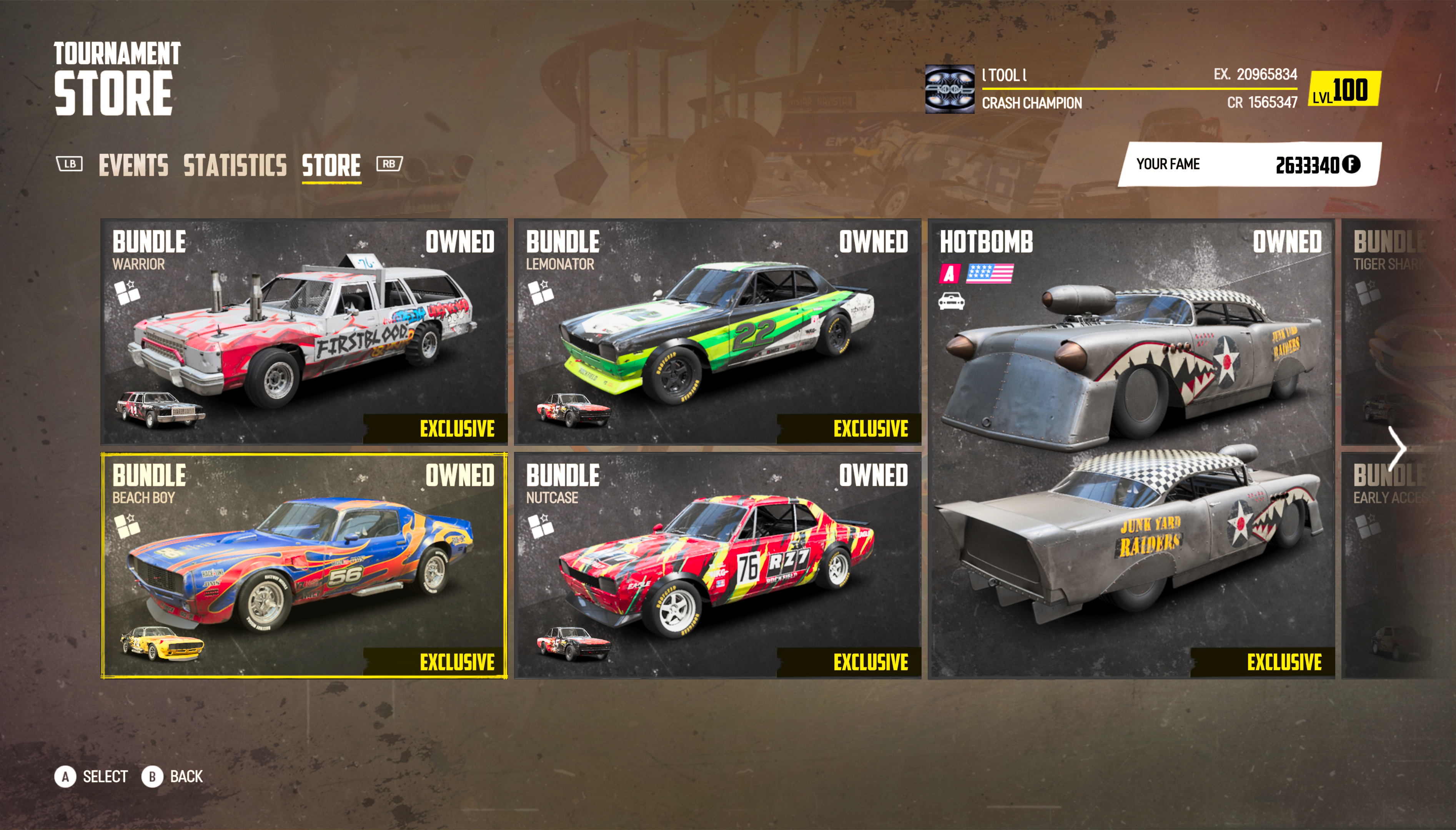Select the Tiger Shark bundle tile
The width and height of the screenshot is (1456, 830).
1391,332
